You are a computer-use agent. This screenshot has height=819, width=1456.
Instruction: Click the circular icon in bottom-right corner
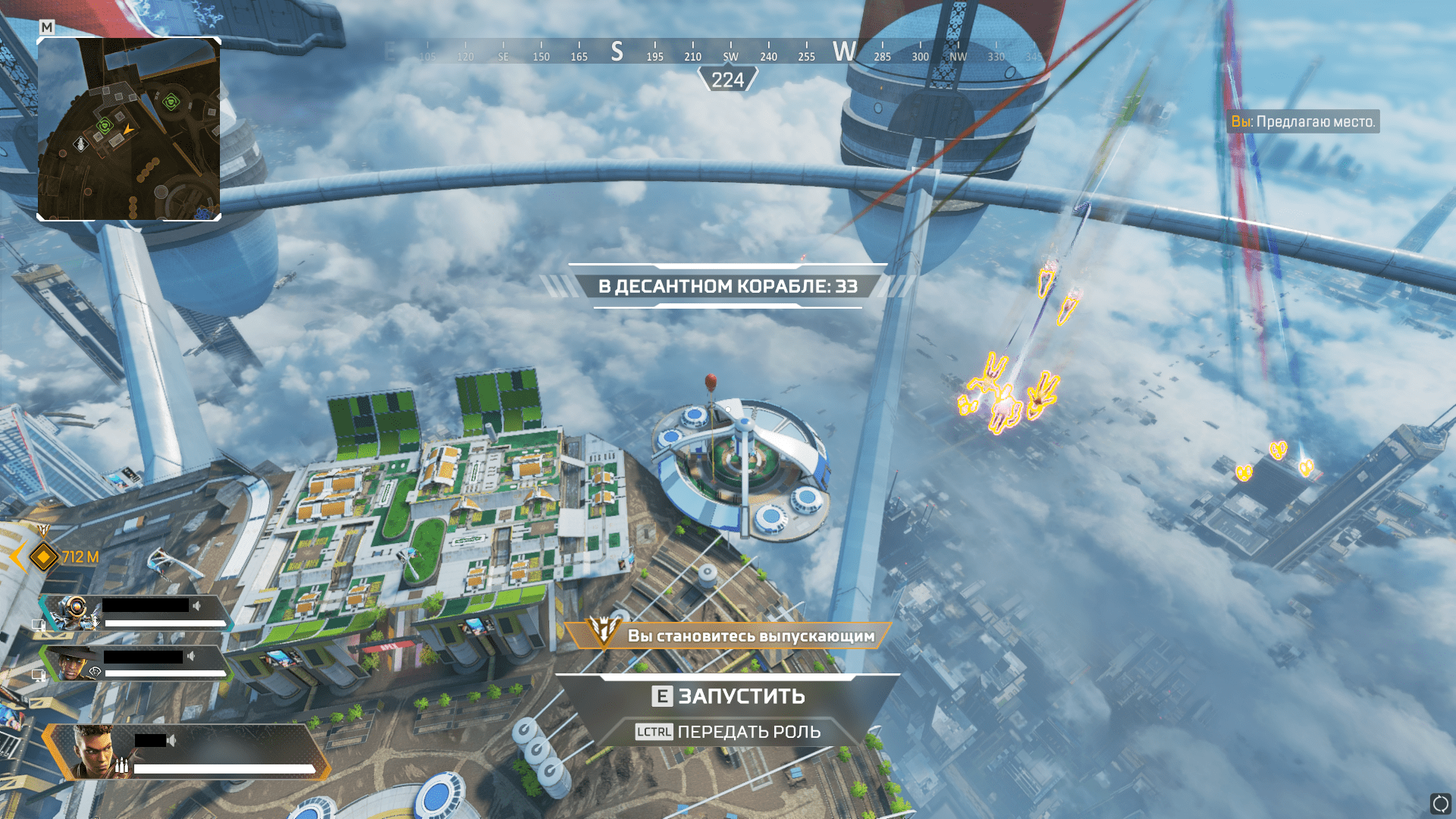[x=1440, y=803]
